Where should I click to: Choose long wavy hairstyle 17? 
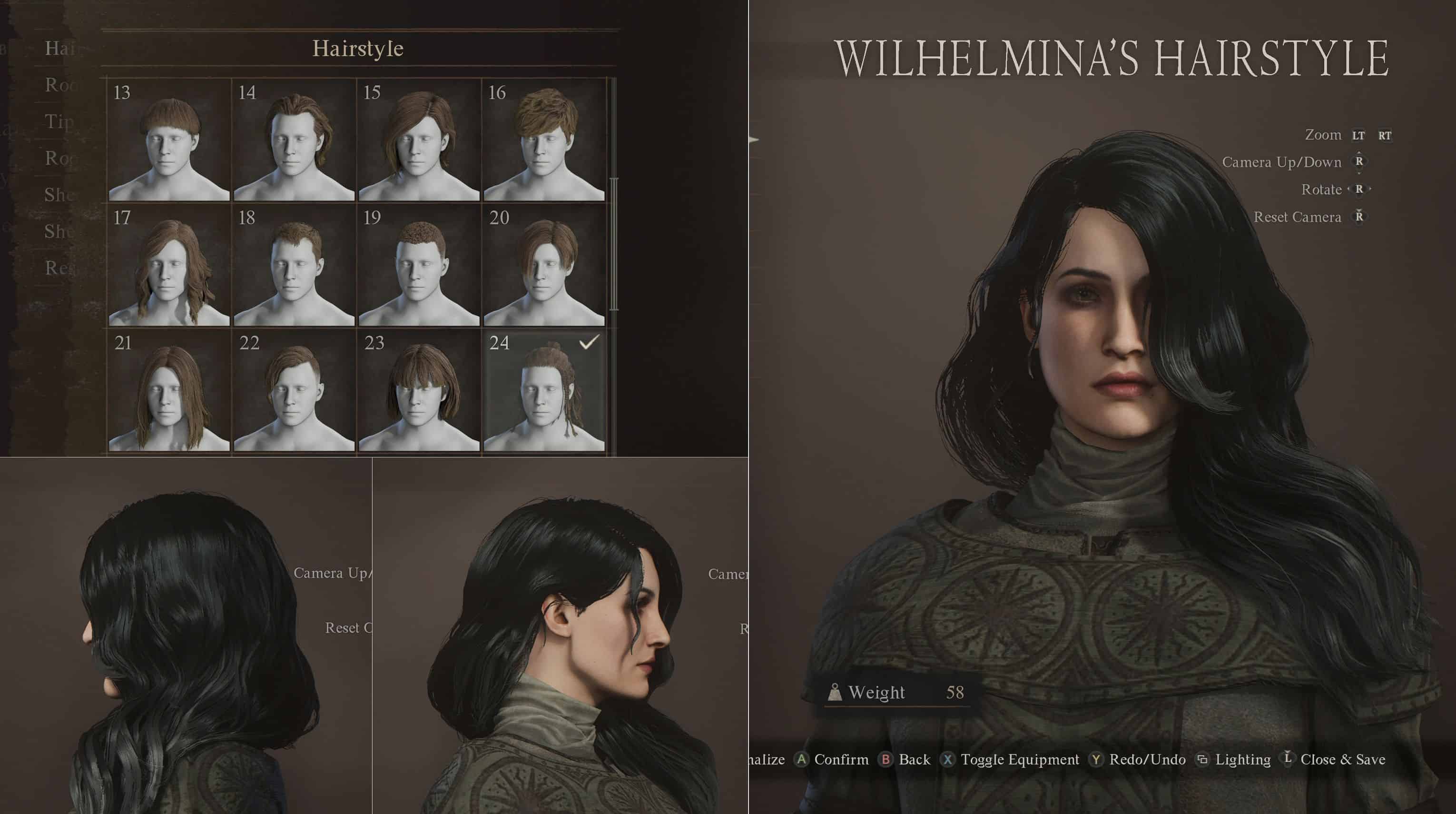pyautogui.click(x=169, y=265)
